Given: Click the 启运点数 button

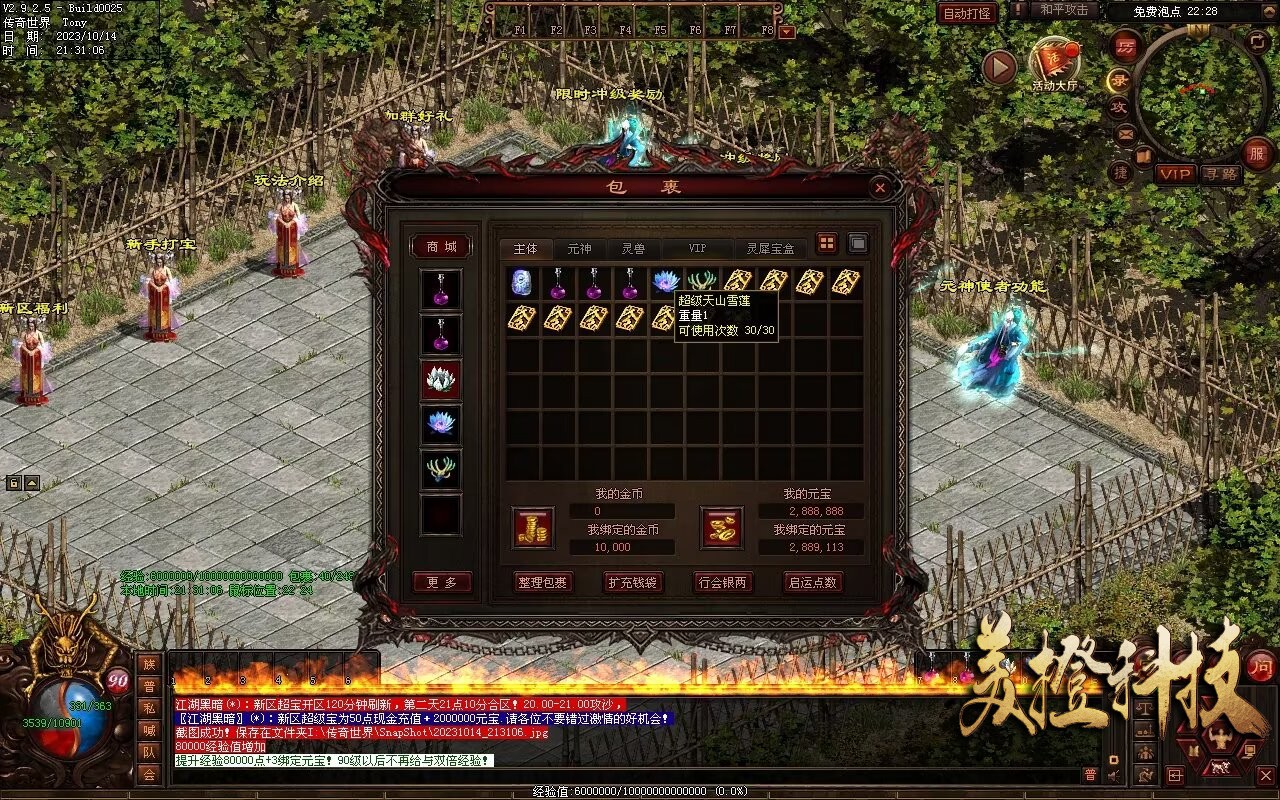Looking at the screenshot, I should click(x=812, y=582).
